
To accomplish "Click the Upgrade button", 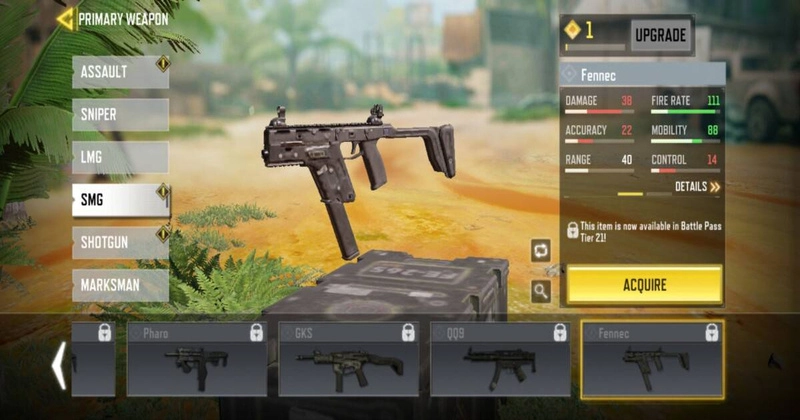I will [660, 35].
